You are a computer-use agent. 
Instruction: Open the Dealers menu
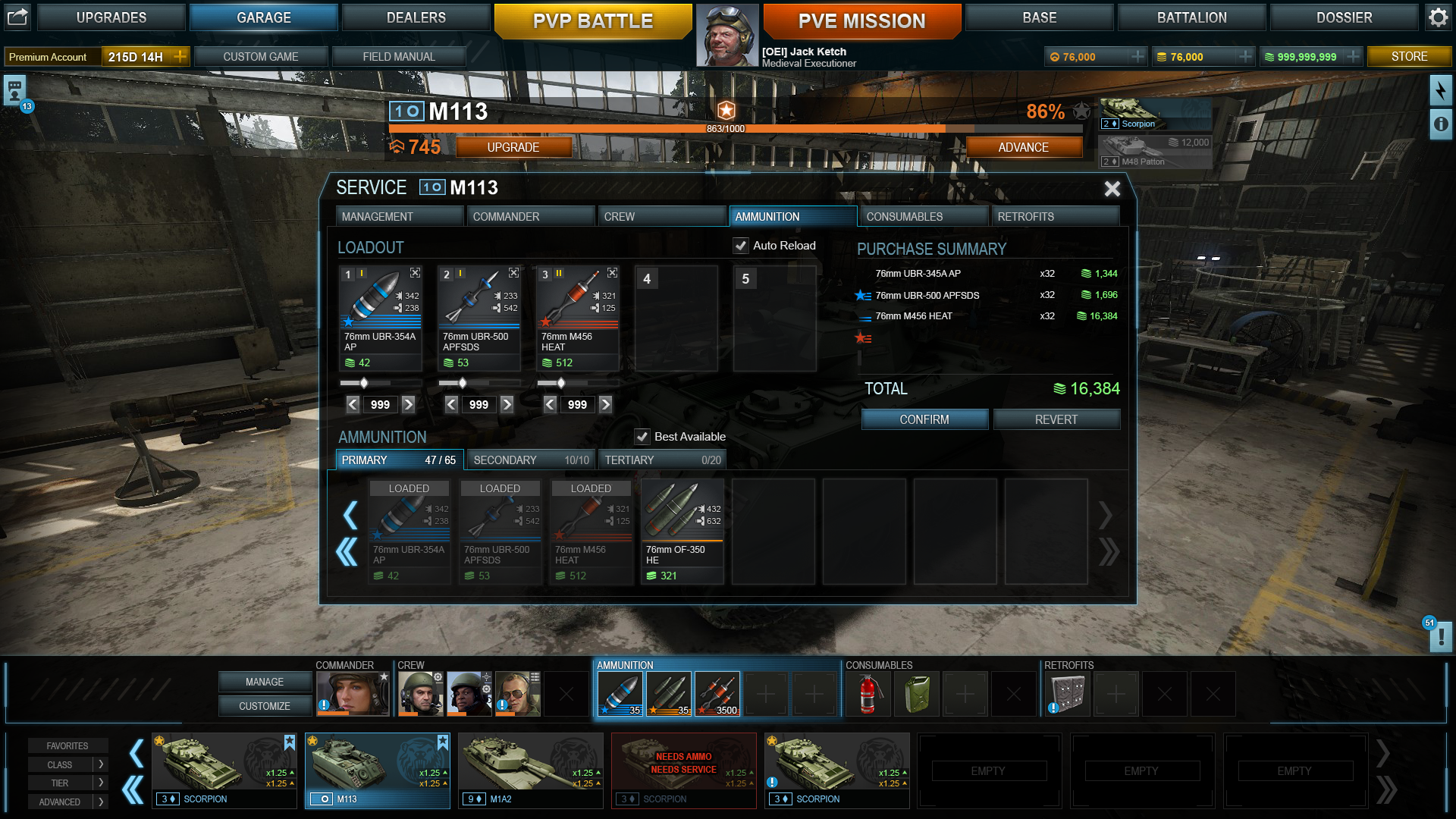tap(416, 17)
